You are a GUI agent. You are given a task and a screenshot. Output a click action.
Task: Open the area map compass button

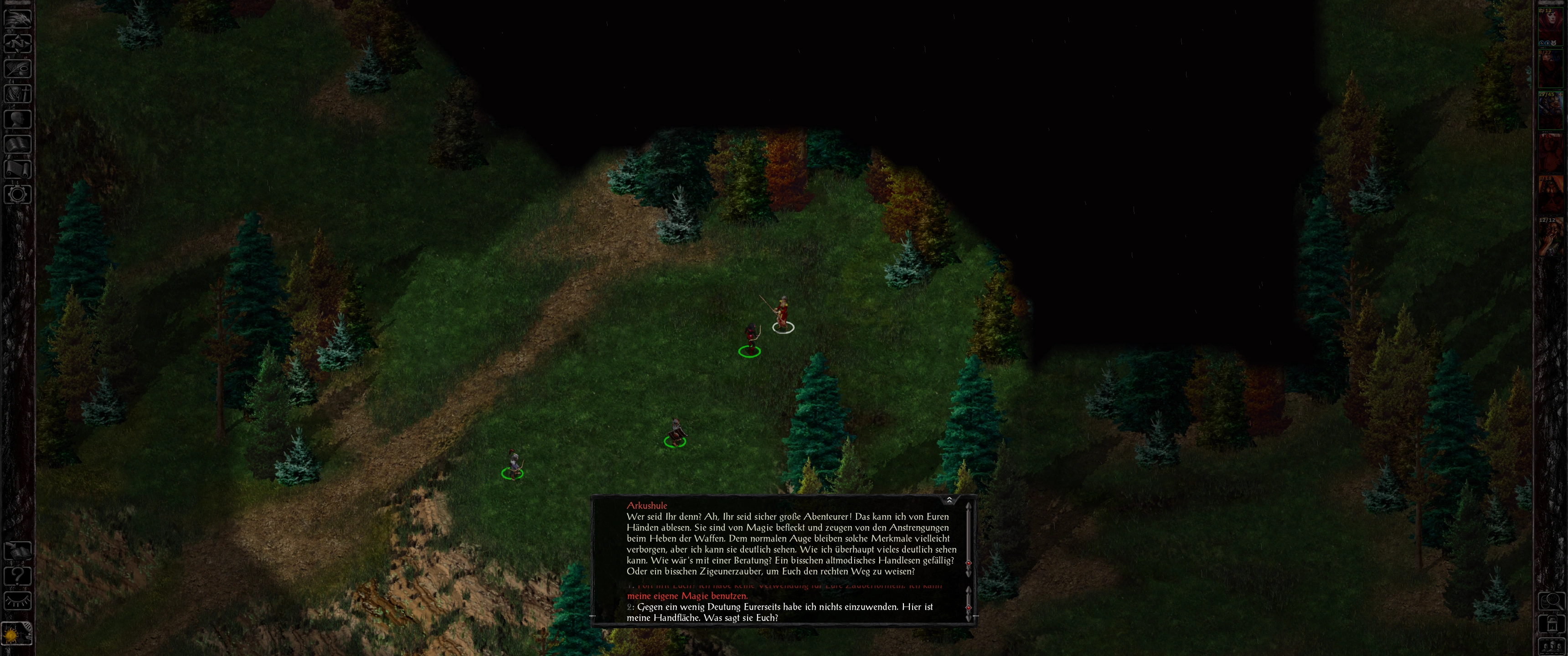(x=17, y=43)
